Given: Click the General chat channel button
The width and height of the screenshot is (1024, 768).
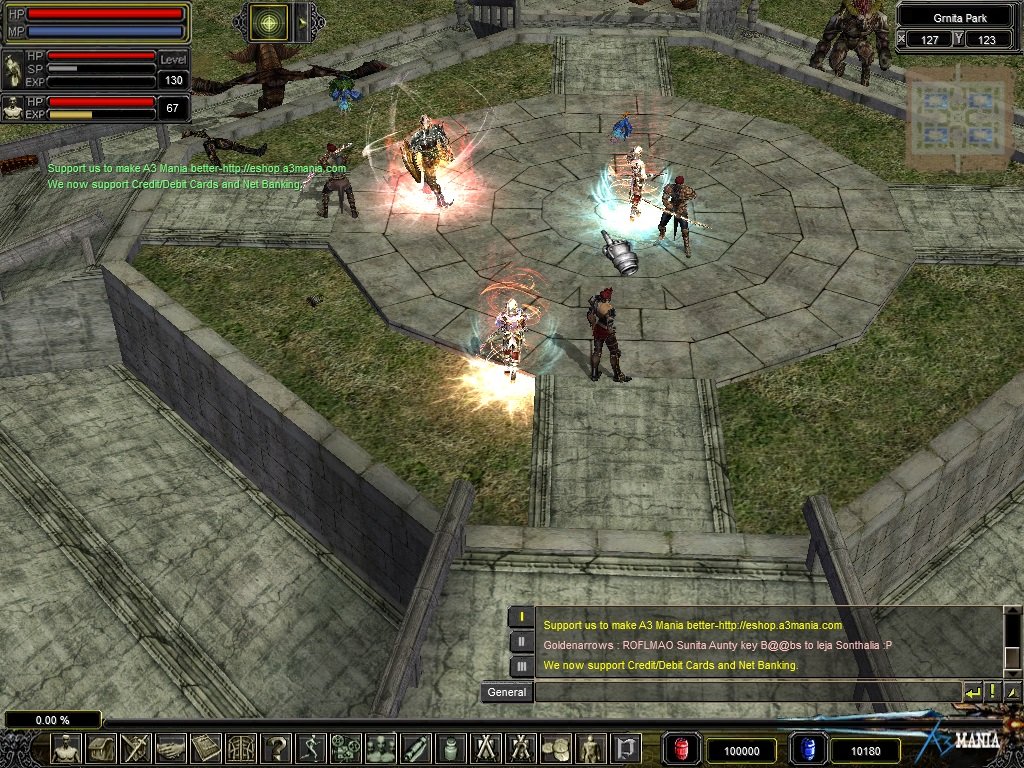Looking at the screenshot, I should pos(506,692).
